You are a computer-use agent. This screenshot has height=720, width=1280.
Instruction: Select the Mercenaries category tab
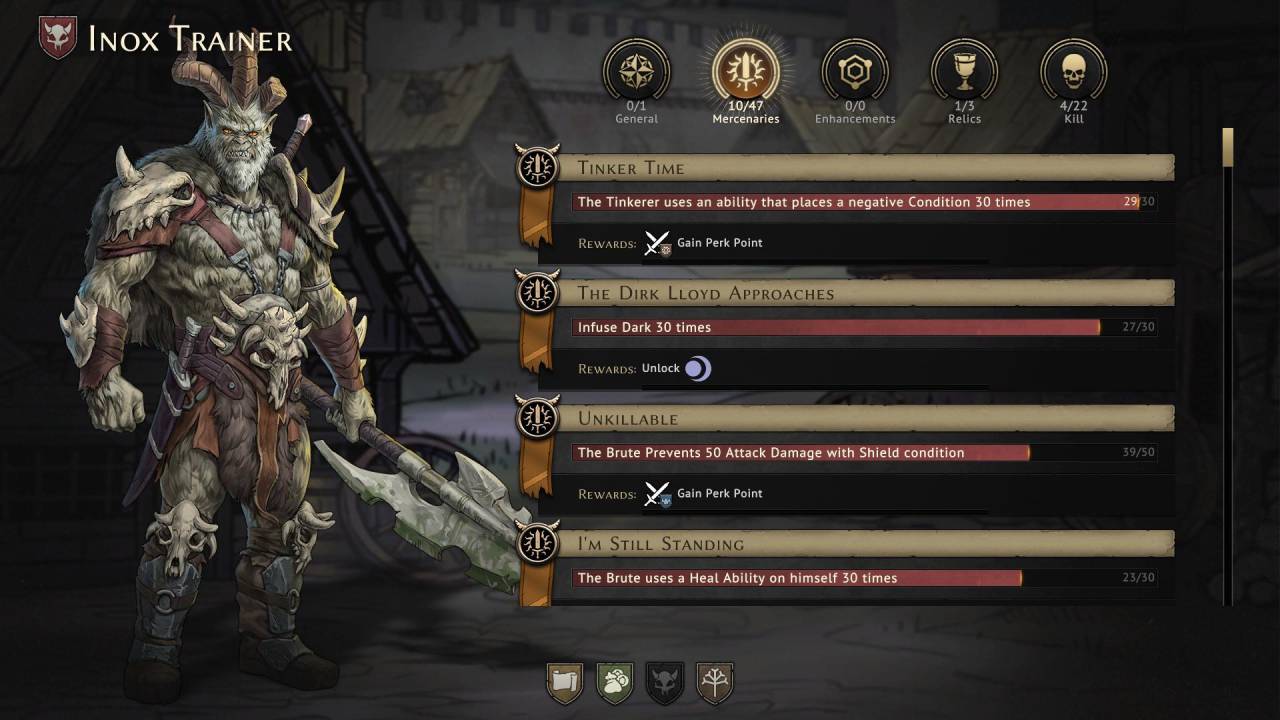[745, 72]
